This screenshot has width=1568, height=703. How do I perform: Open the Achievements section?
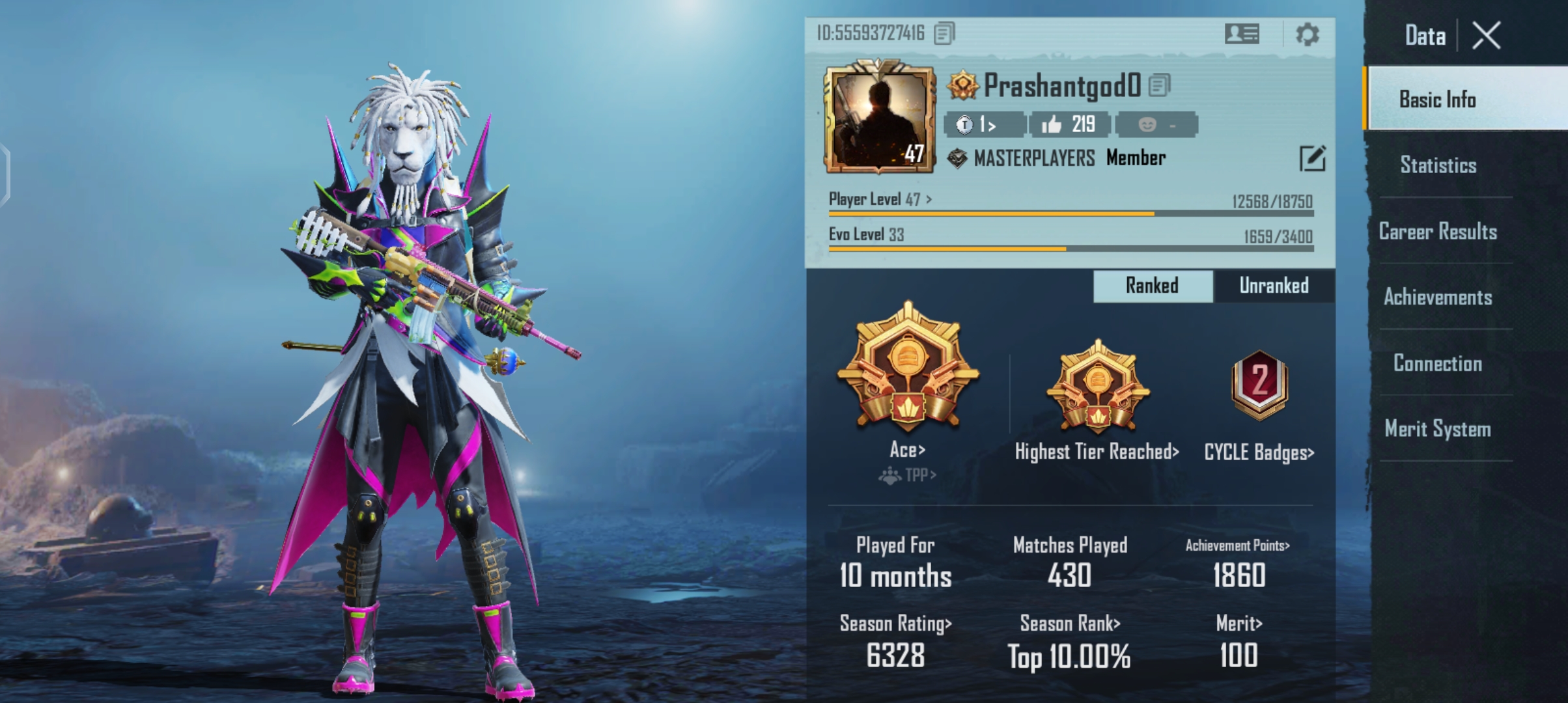[x=1438, y=297]
